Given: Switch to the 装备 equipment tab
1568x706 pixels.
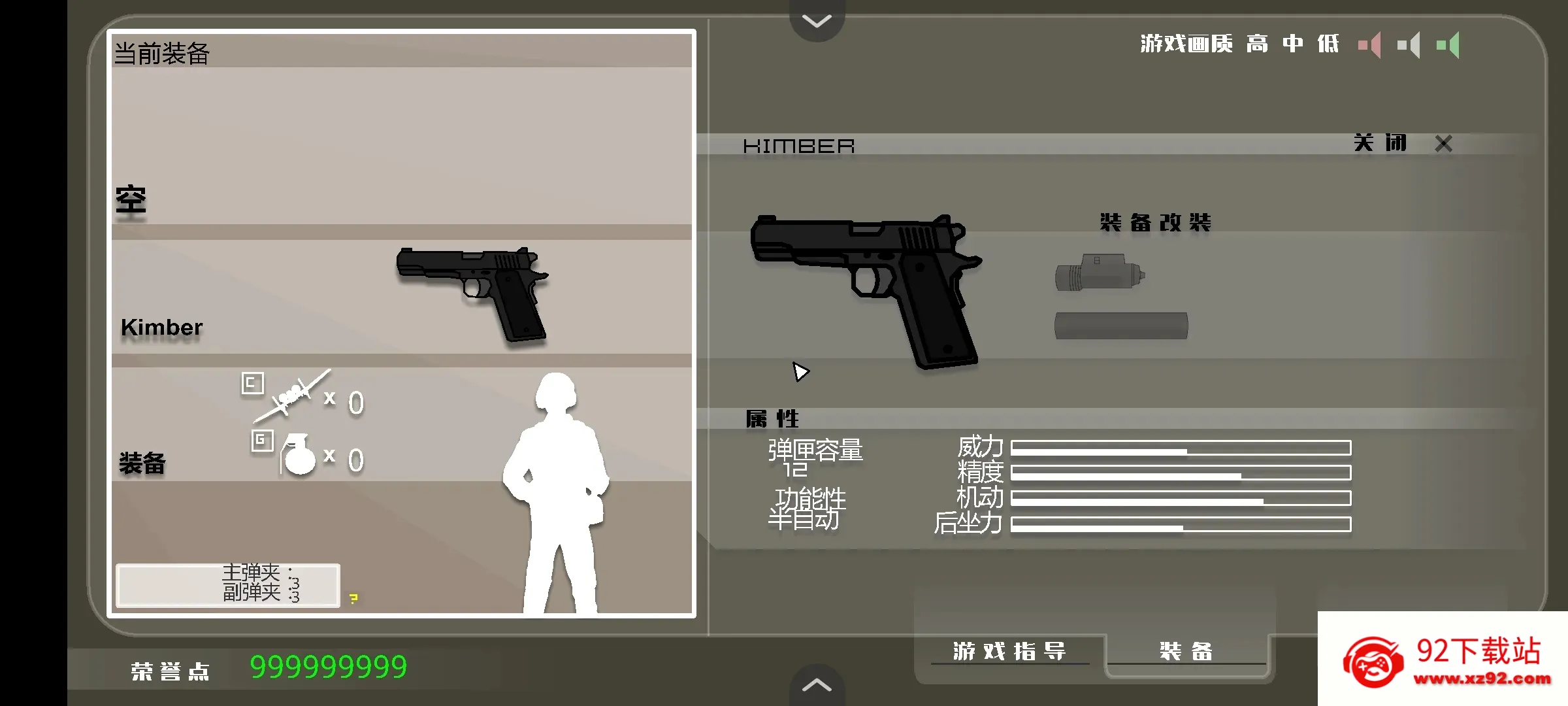Looking at the screenshot, I should pos(1186,651).
